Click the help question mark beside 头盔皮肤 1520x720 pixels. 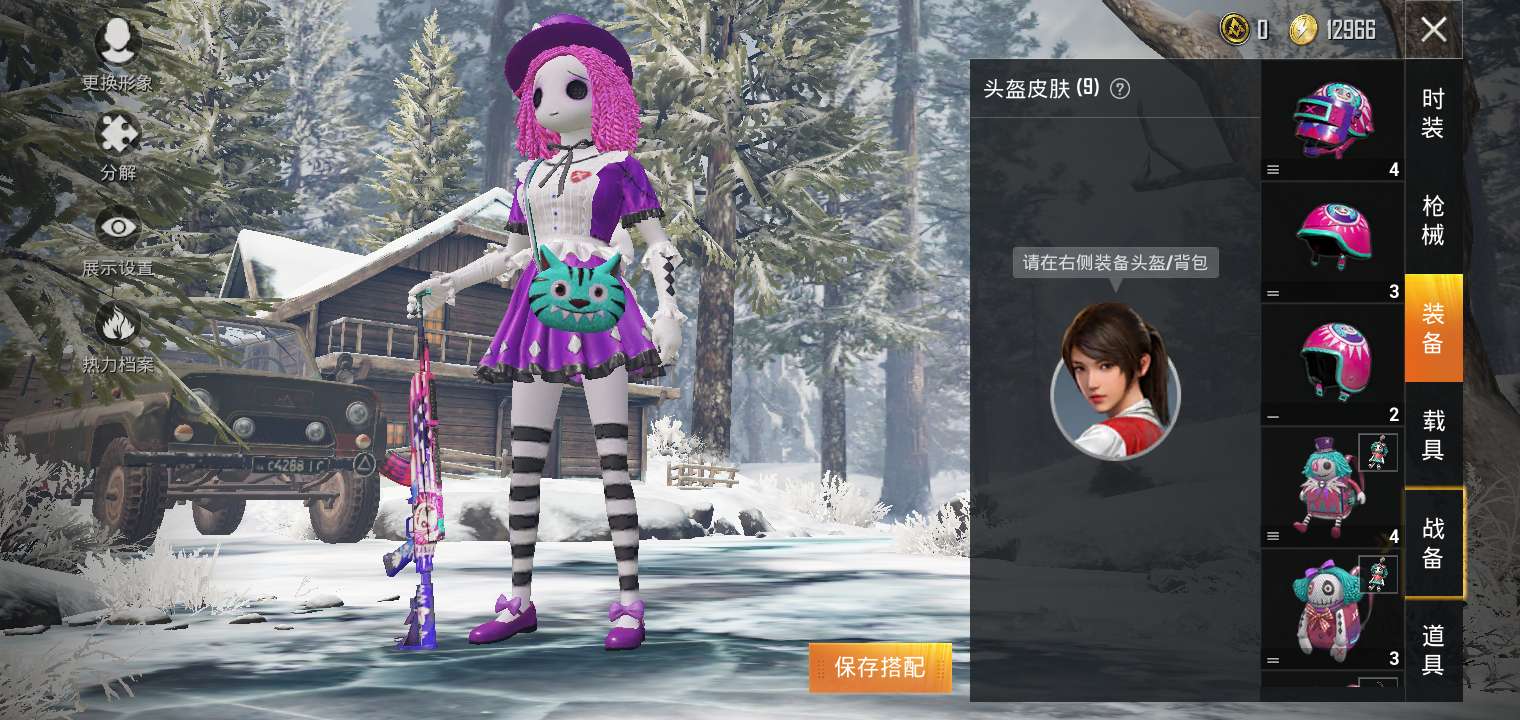[1120, 89]
